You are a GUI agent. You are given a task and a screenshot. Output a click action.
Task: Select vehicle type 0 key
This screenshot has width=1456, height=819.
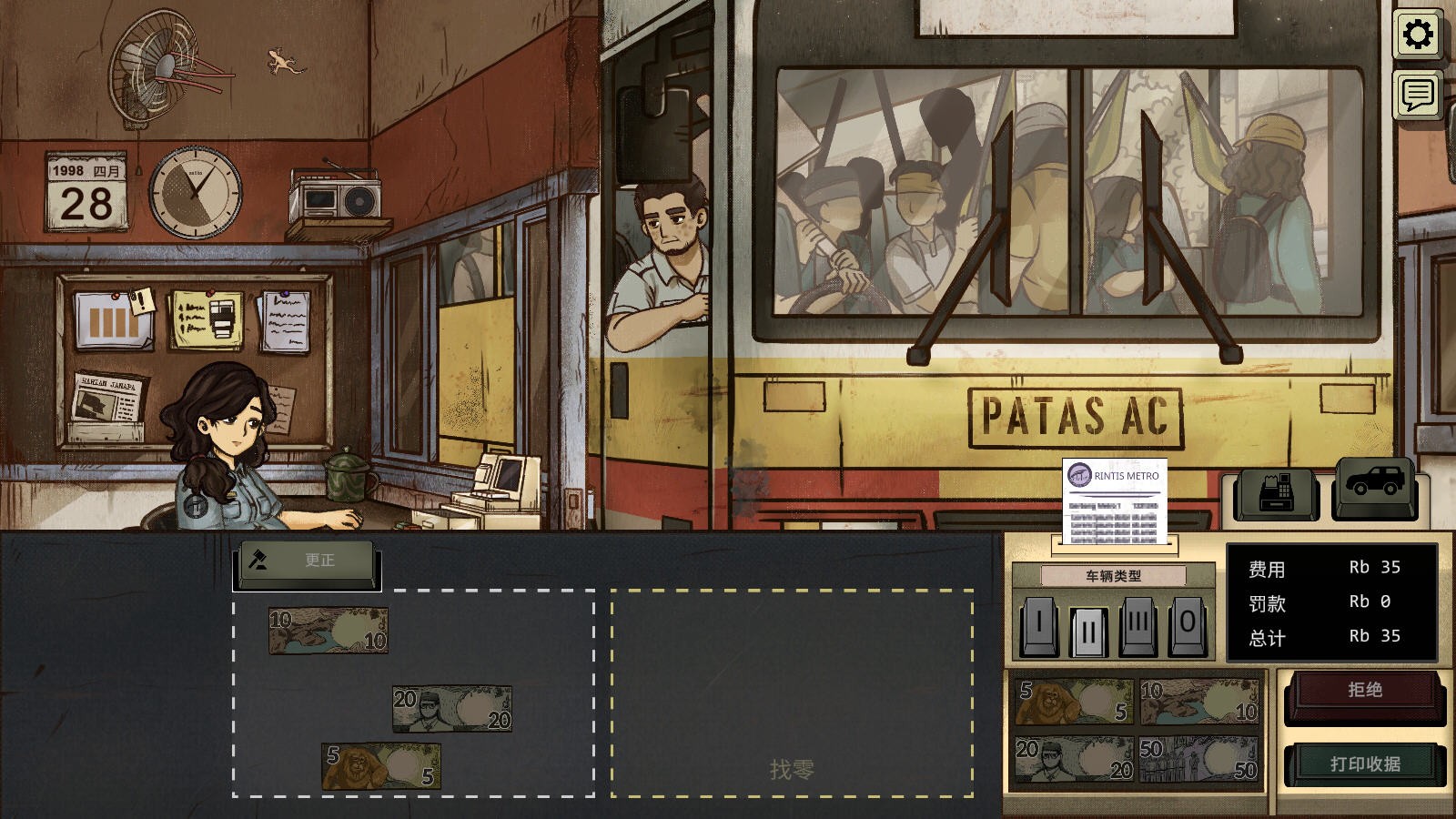(1187, 625)
